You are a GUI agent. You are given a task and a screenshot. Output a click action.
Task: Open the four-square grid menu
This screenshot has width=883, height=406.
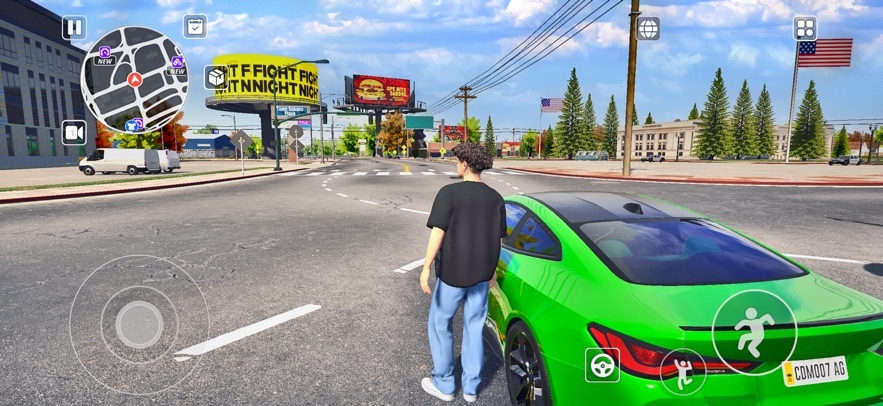click(805, 28)
